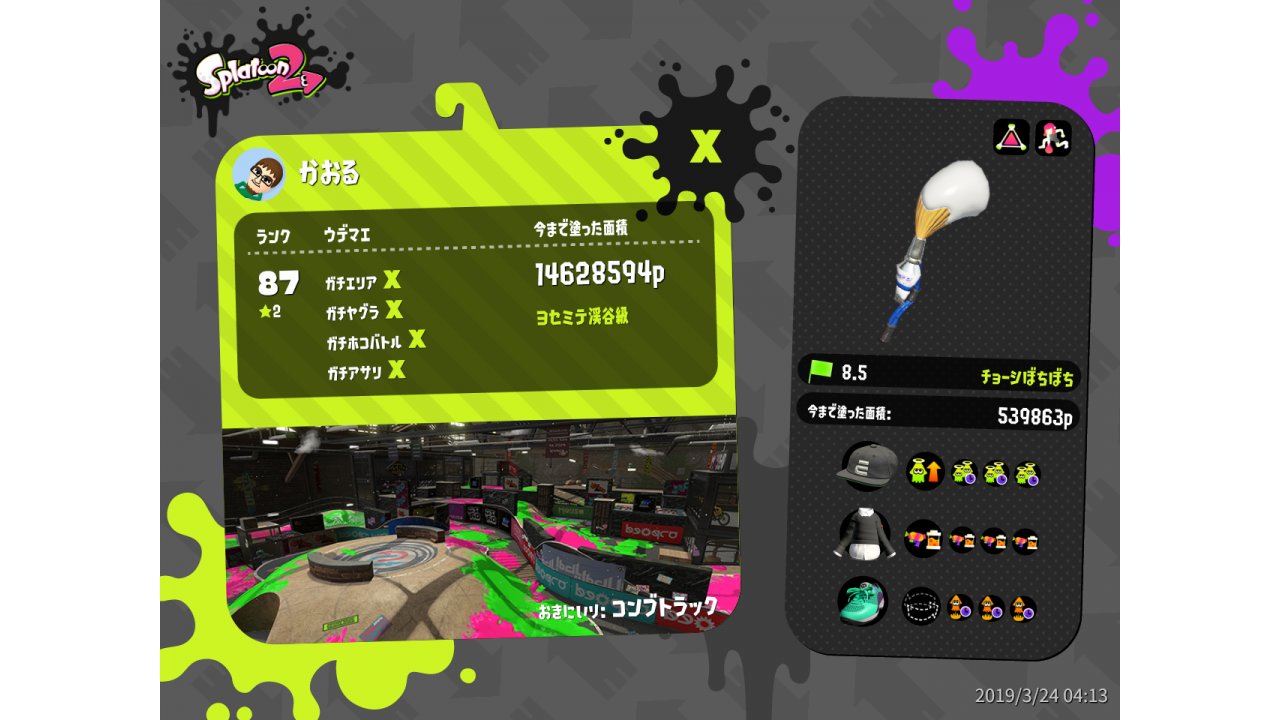Click the headgear main ability with orange arrow
The width and height of the screenshot is (1280, 720).
click(924, 470)
